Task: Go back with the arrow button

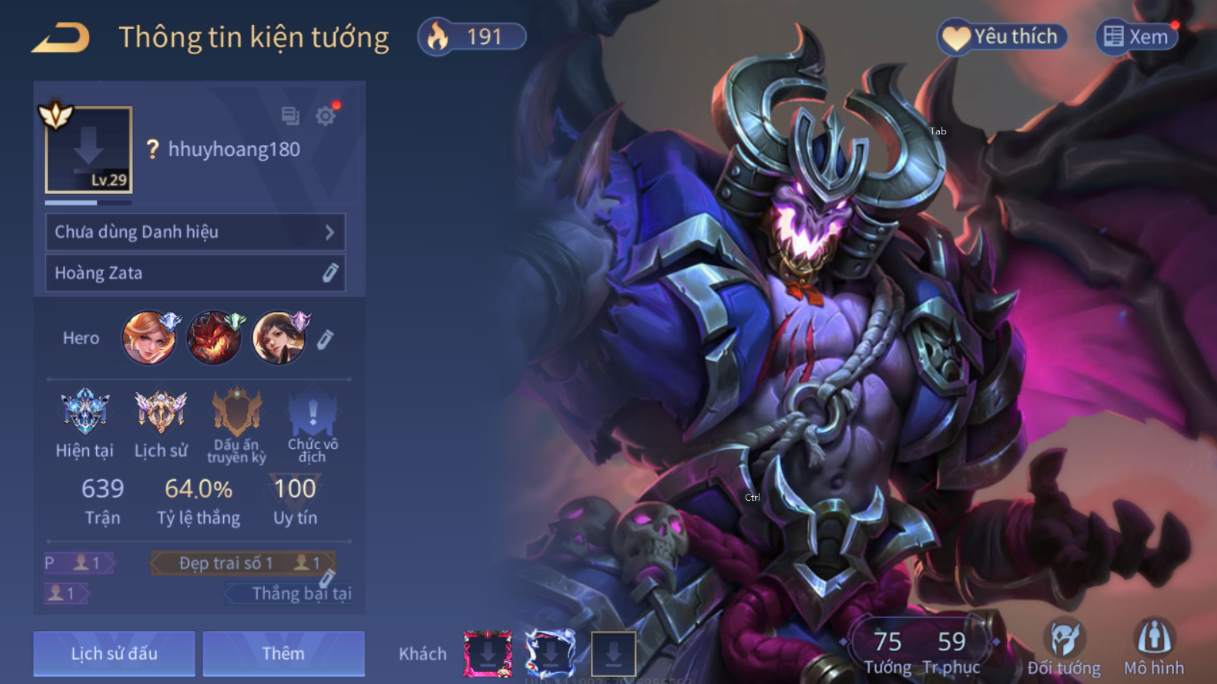Action: (62, 39)
